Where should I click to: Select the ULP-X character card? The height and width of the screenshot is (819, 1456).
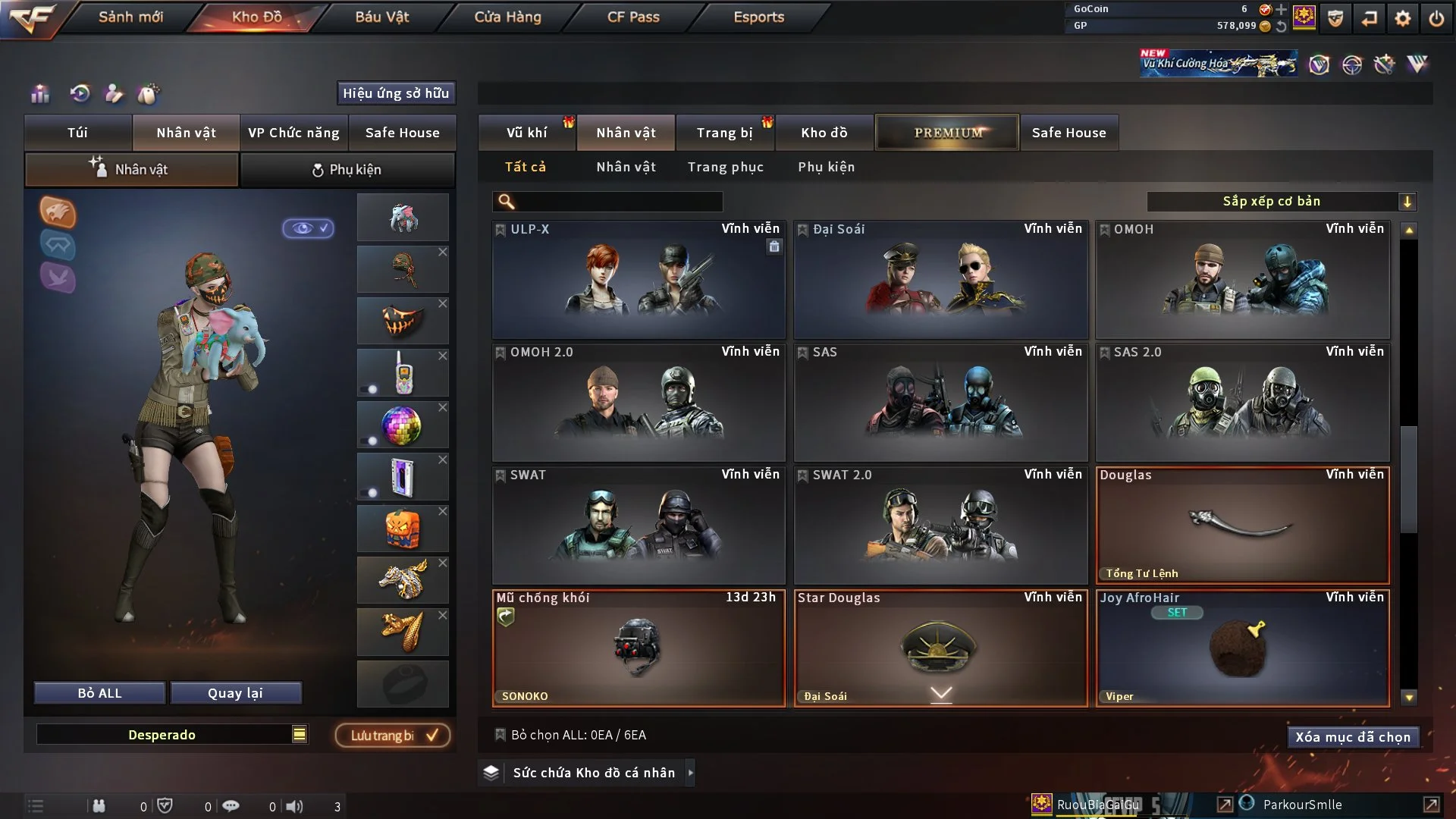(639, 280)
